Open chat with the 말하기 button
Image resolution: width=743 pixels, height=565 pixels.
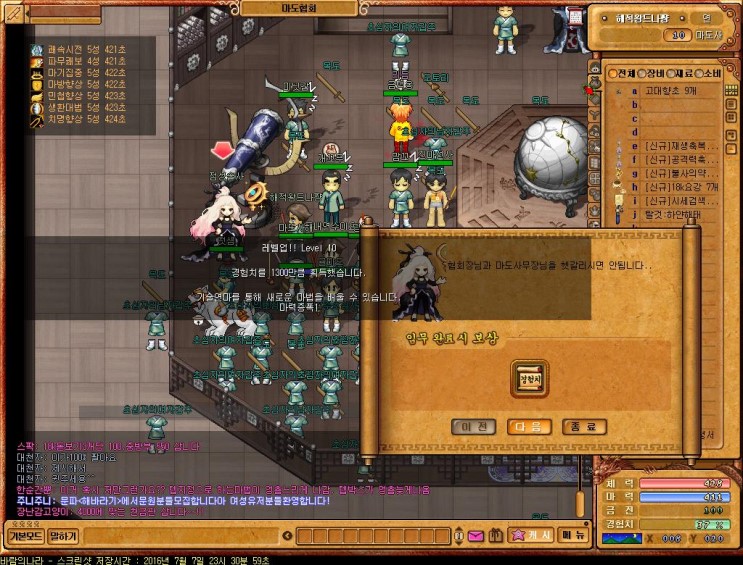[63, 536]
